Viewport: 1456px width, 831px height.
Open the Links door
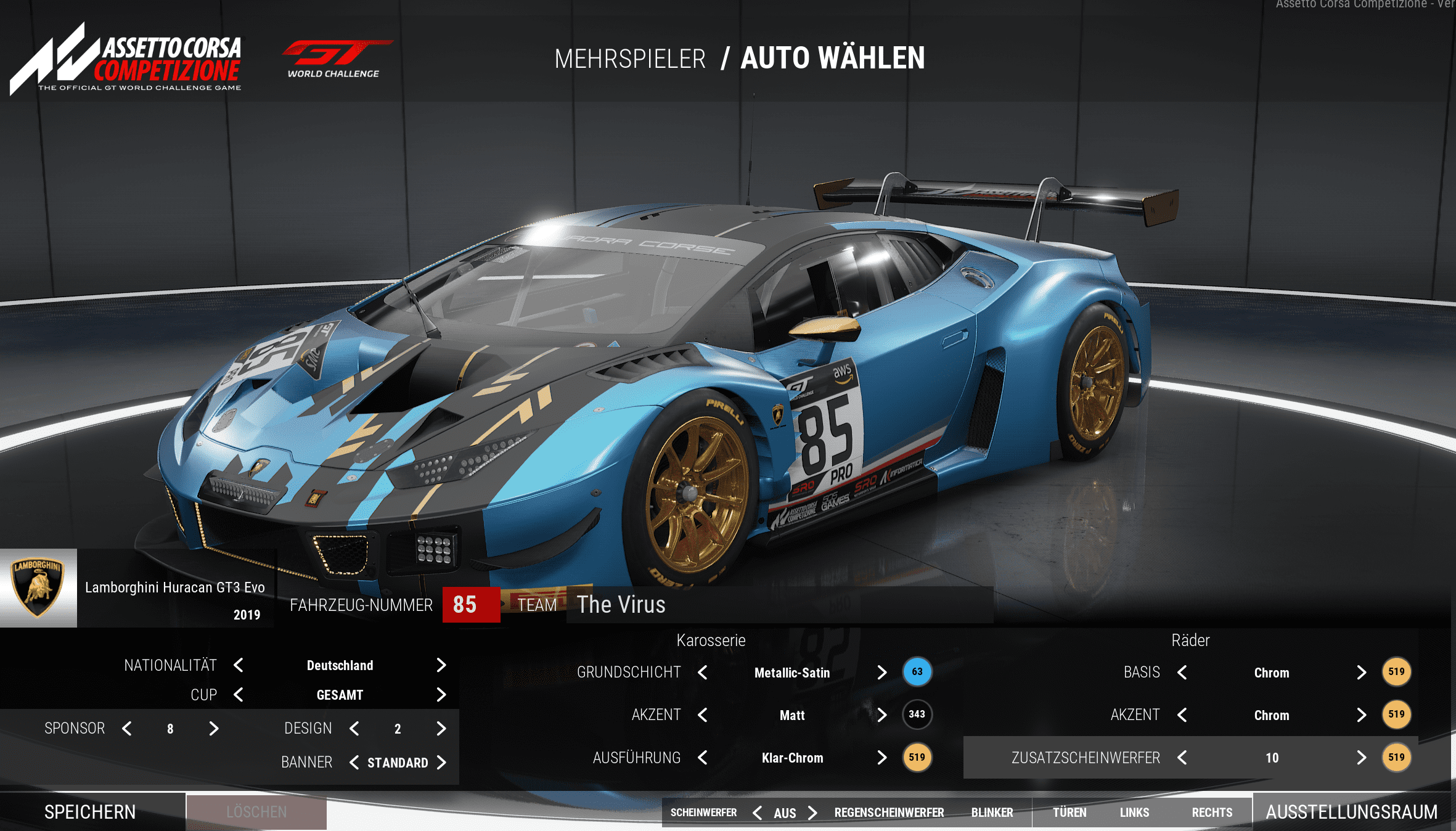1134,813
